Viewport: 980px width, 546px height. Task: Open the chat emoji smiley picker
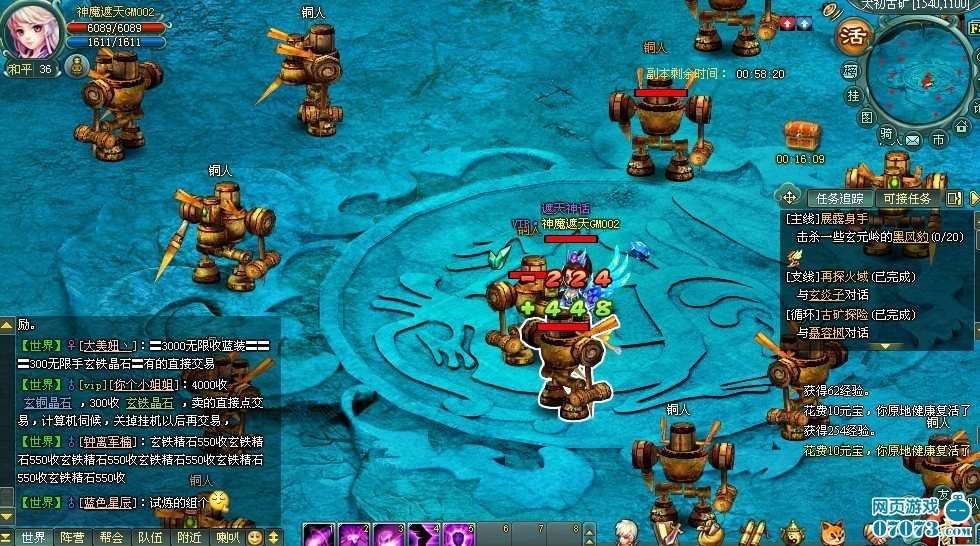pos(255,537)
